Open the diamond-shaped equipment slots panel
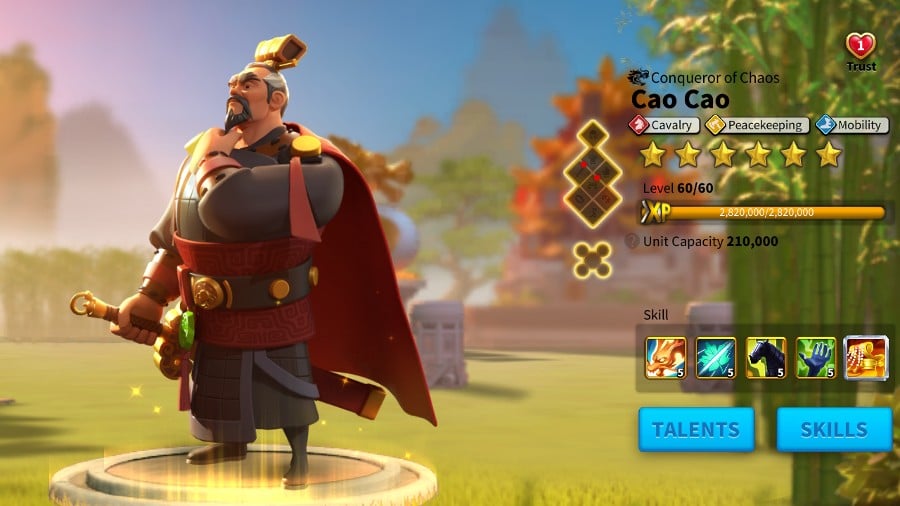 click(592, 176)
